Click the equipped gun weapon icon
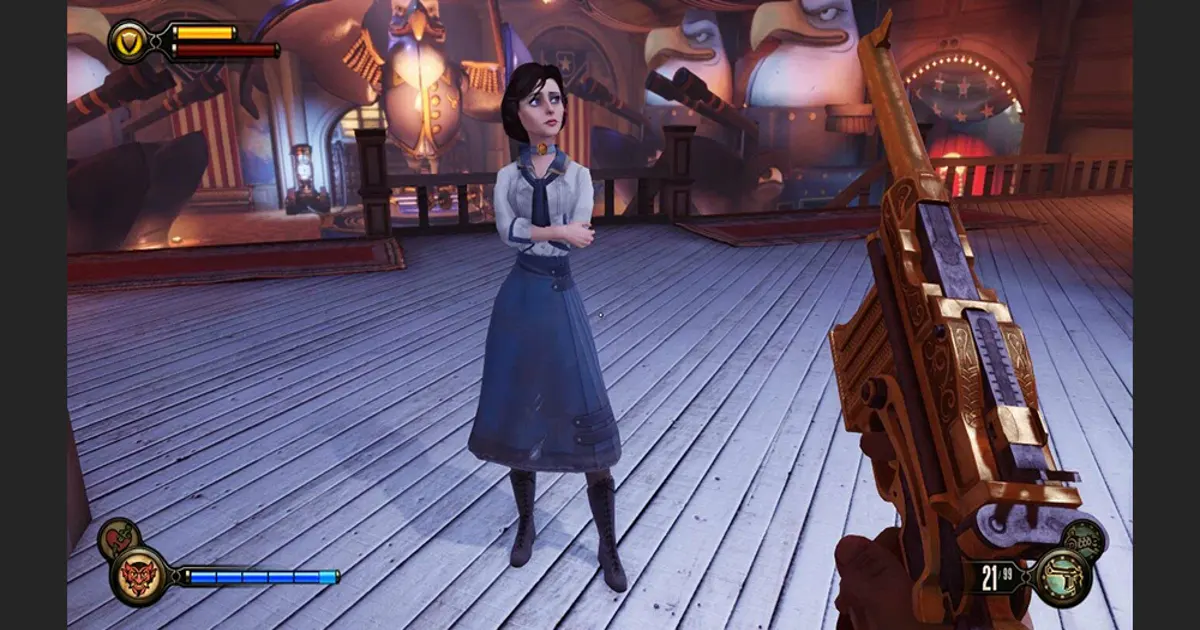The image size is (1200, 630). [x=1061, y=577]
